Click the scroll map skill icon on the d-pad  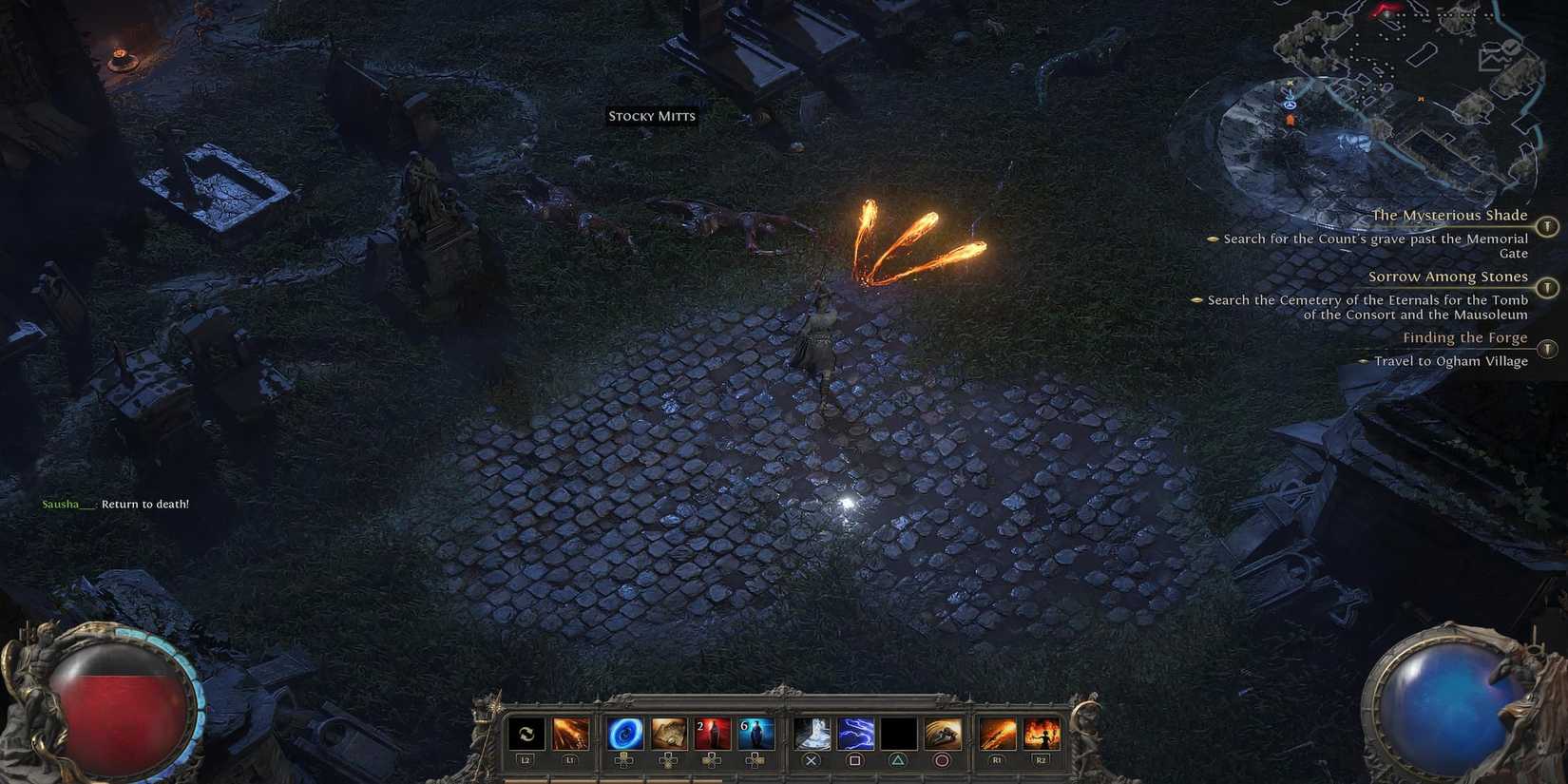pyautogui.click(x=670, y=733)
